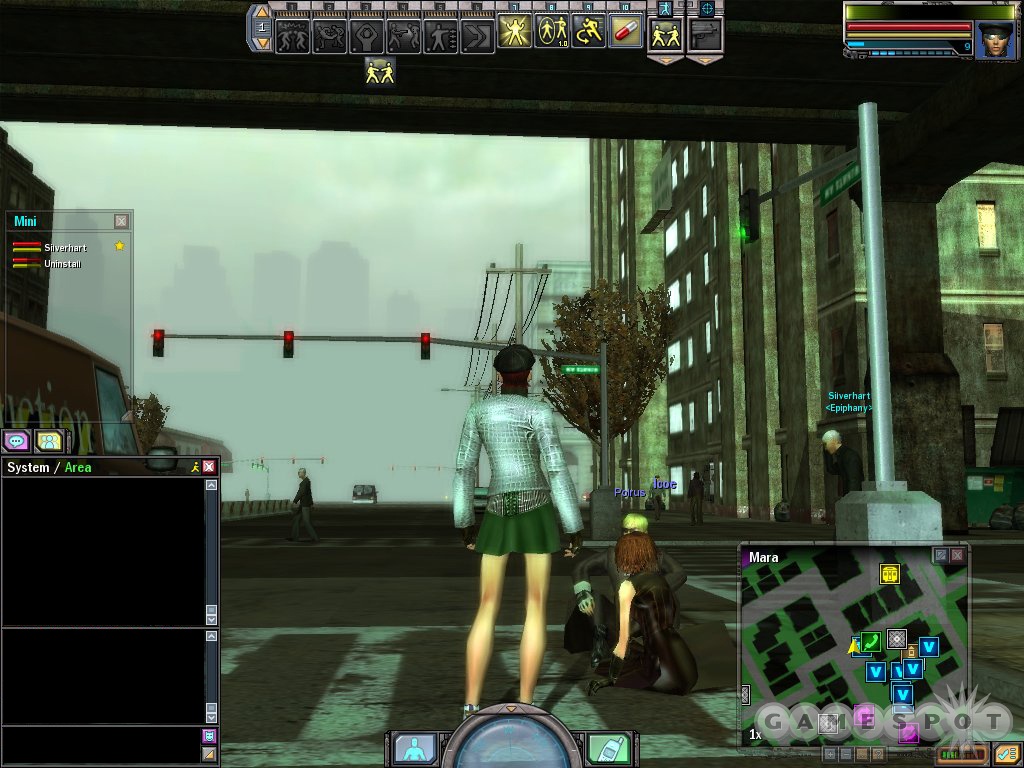Open the green cell phone button
This screenshot has height=768, width=1024.
click(608, 747)
